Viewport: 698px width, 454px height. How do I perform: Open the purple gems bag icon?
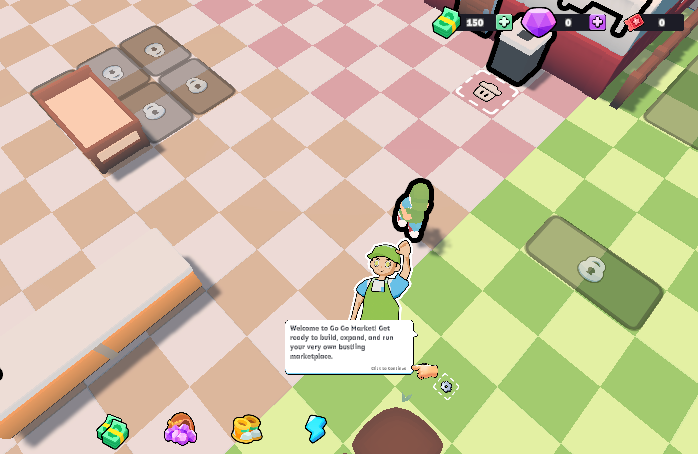[180, 430]
